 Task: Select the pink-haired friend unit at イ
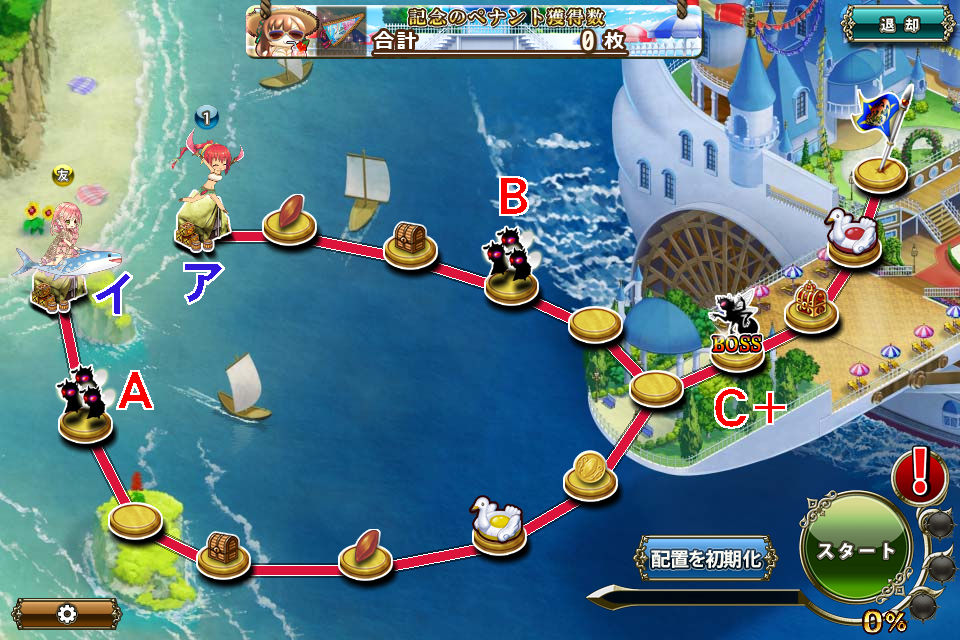click(x=62, y=258)
